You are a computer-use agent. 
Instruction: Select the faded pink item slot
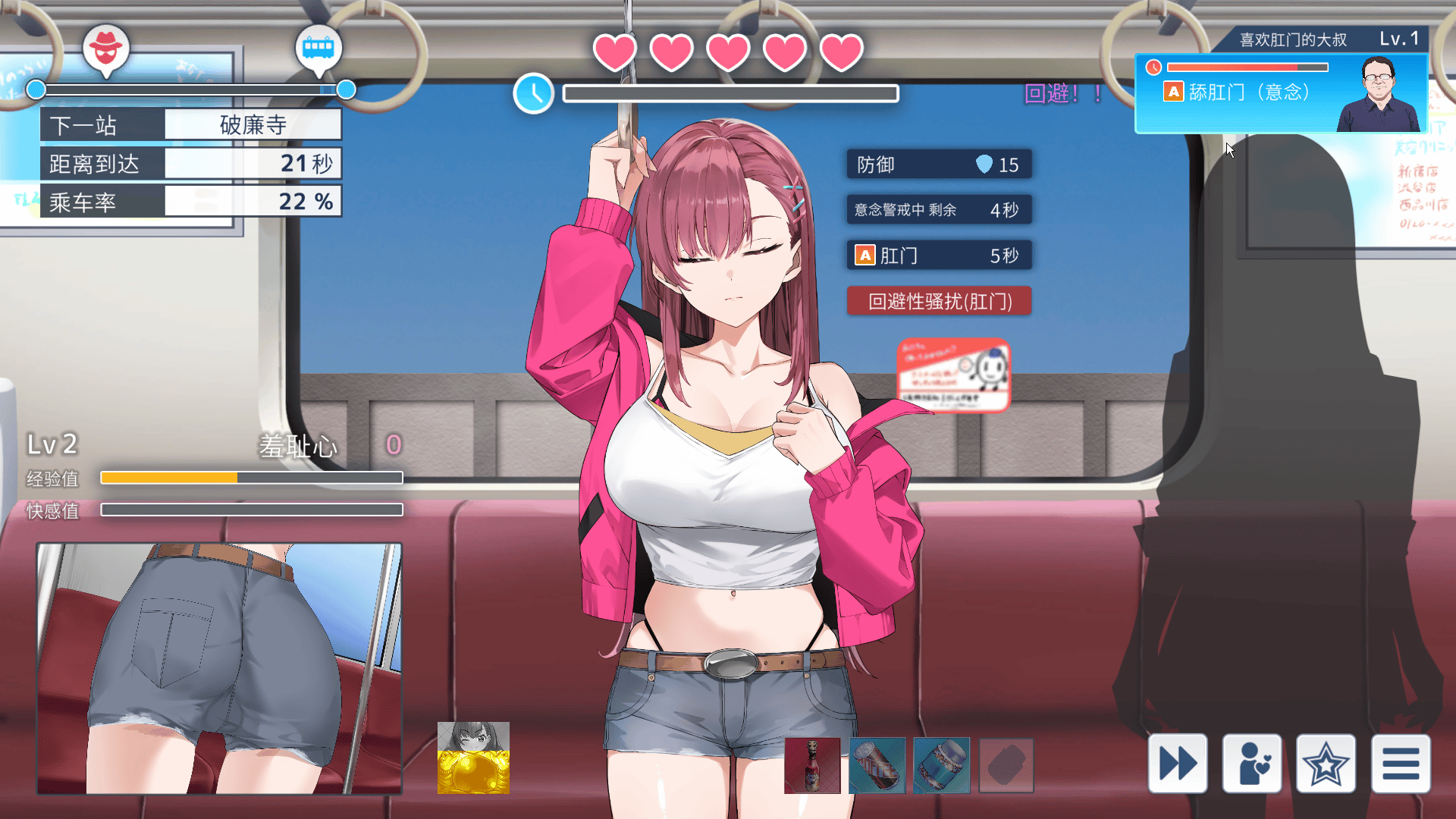tap(1006, 765)
